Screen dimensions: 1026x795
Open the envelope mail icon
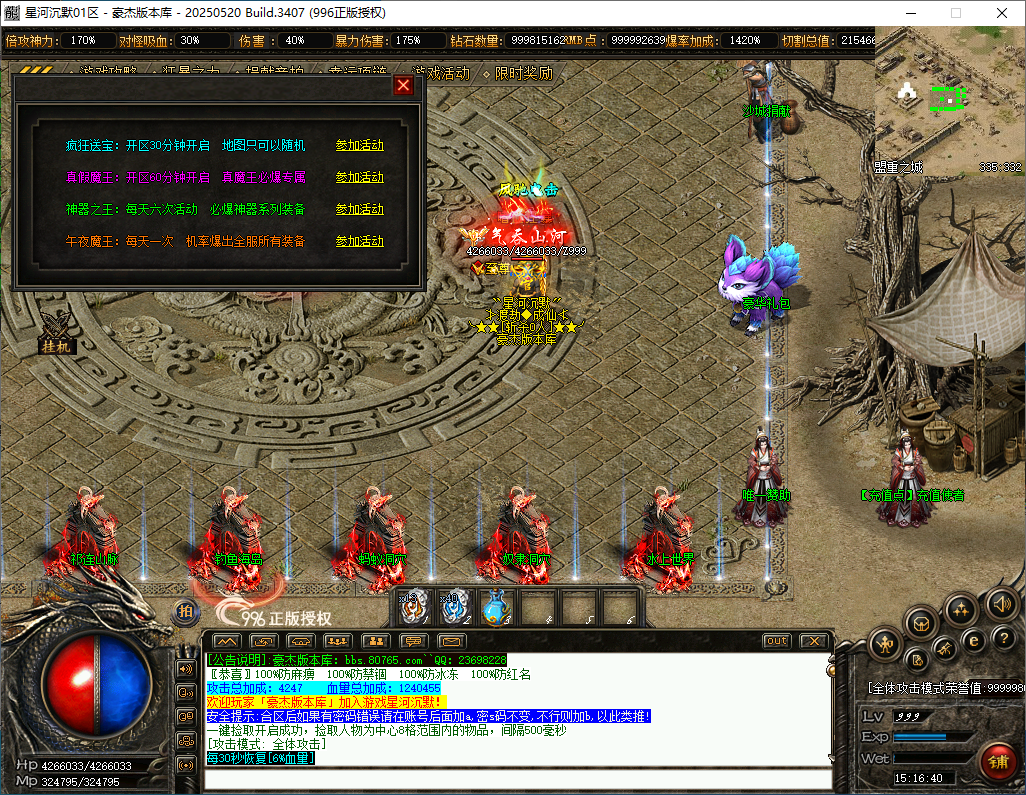pyautogui.click(x=452, y=641)
